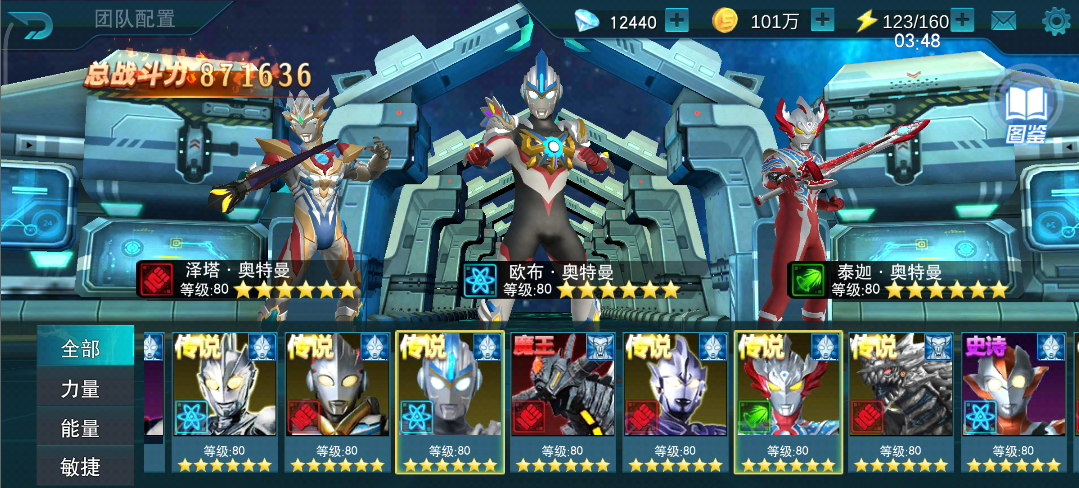Pick the highlighted Orb hero card with blue crest
Viewport: 1079px width, 488px height.
pos(450,402)
